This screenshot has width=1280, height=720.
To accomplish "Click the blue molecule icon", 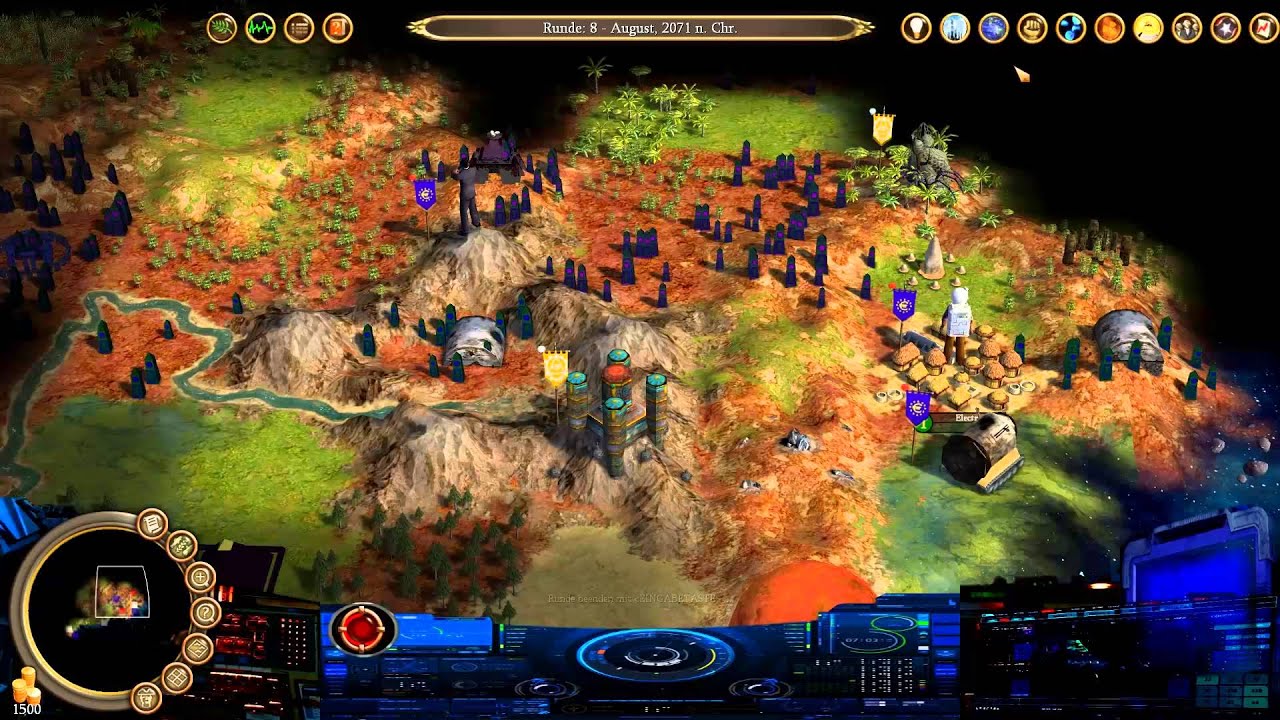I will point(1071,28).
